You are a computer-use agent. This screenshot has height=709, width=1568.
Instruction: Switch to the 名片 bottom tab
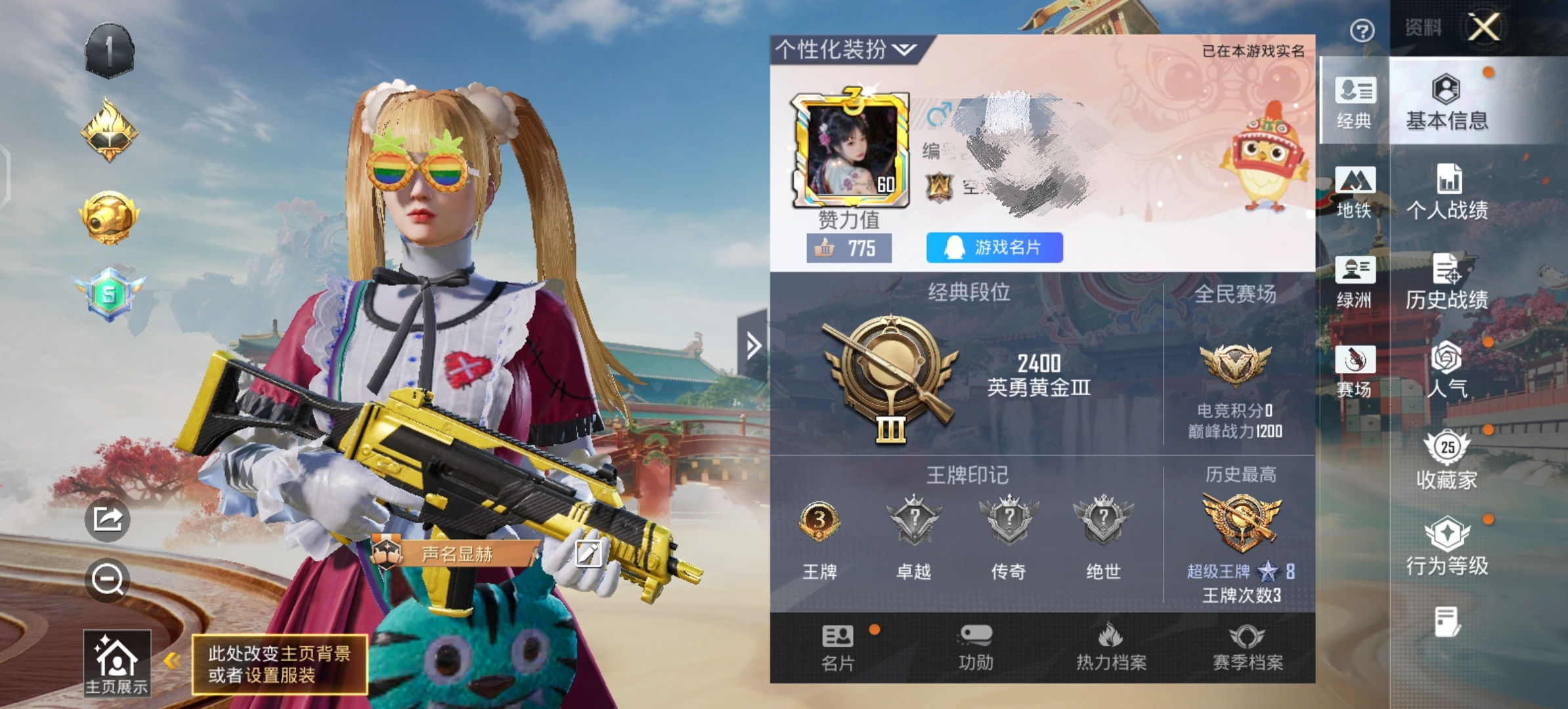click(x=838, y=647)
